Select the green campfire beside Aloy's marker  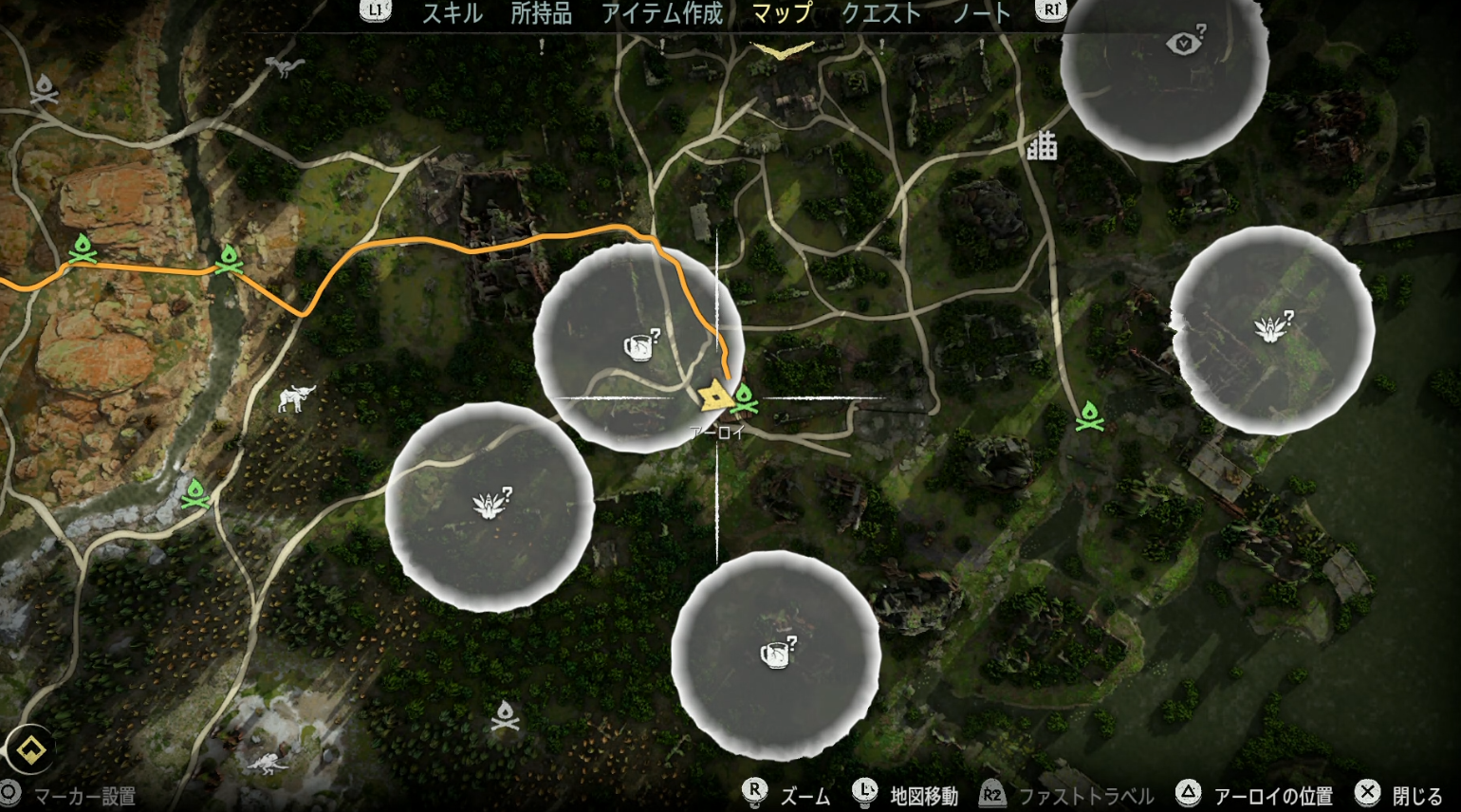(x=745, y=398)
